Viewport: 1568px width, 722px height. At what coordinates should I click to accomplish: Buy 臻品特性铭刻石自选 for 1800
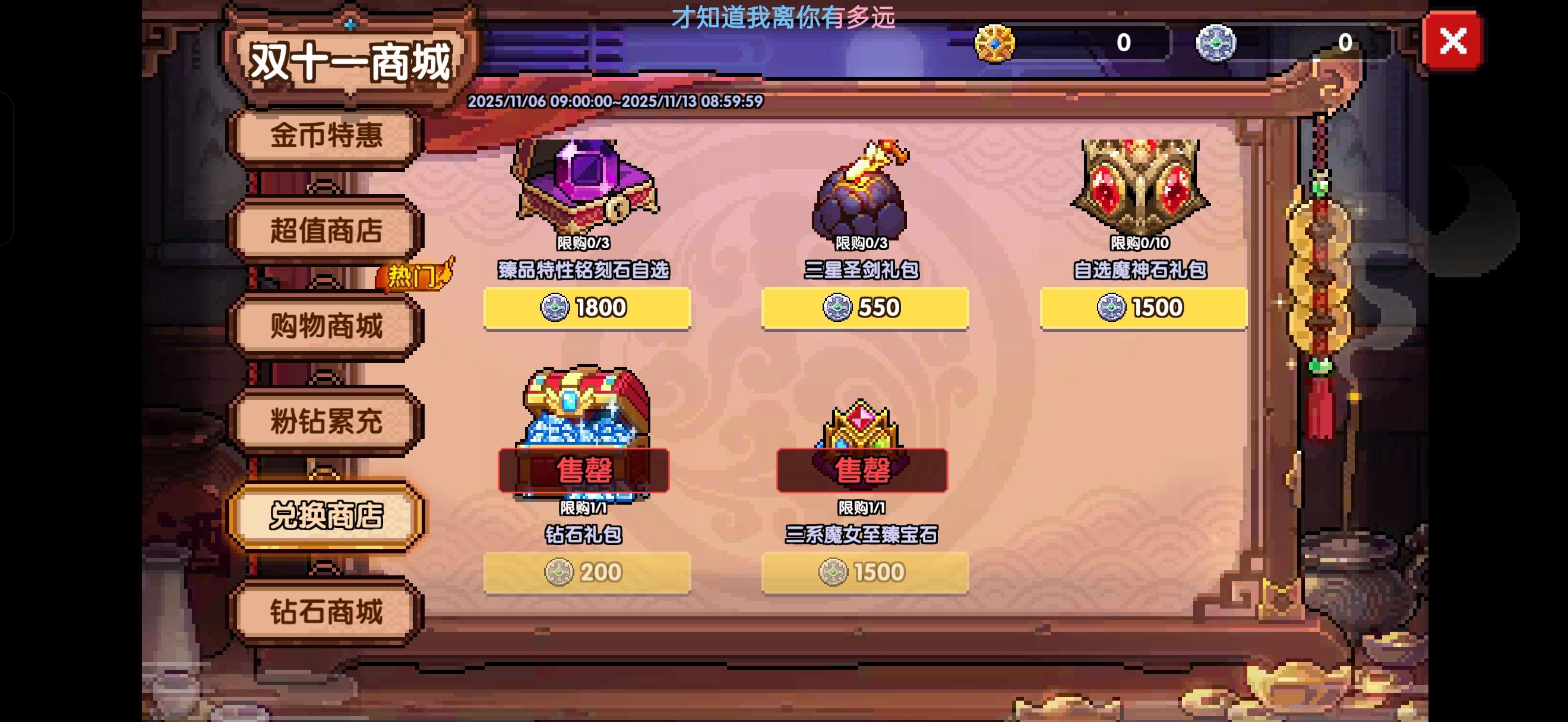click(588, 308)
